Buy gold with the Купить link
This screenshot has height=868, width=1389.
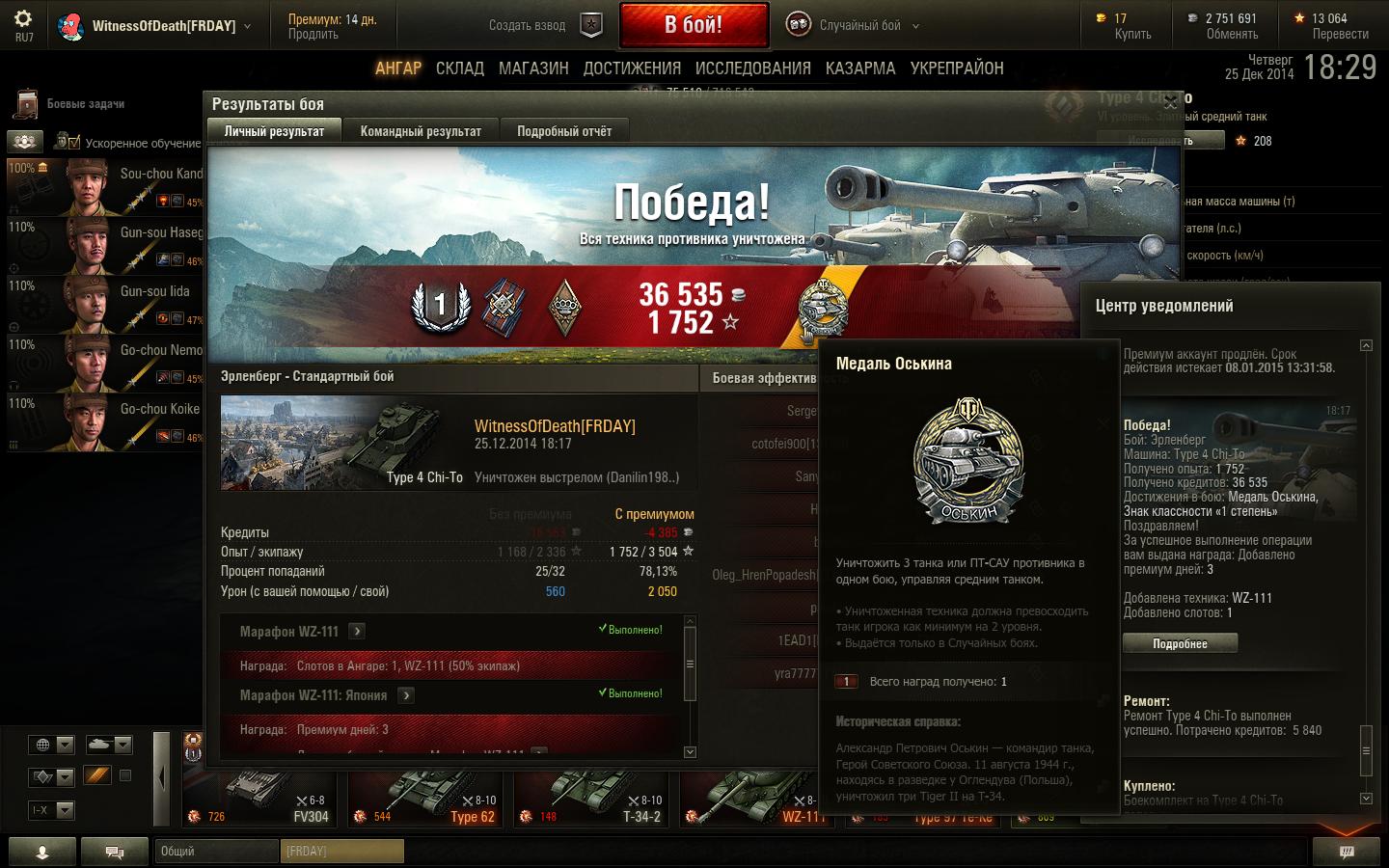click(1132, 35)
